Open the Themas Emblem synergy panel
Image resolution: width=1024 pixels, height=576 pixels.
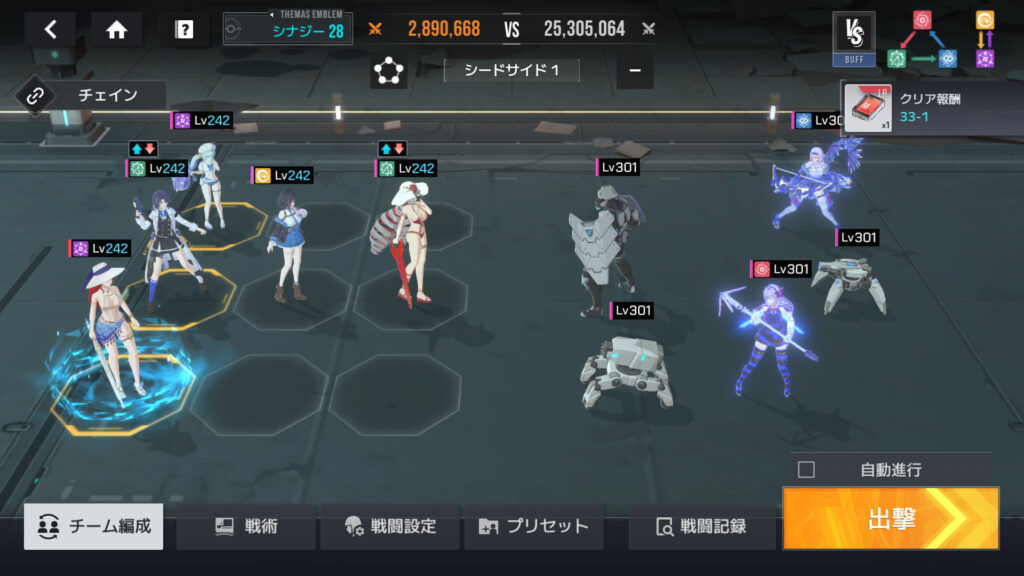288,29
